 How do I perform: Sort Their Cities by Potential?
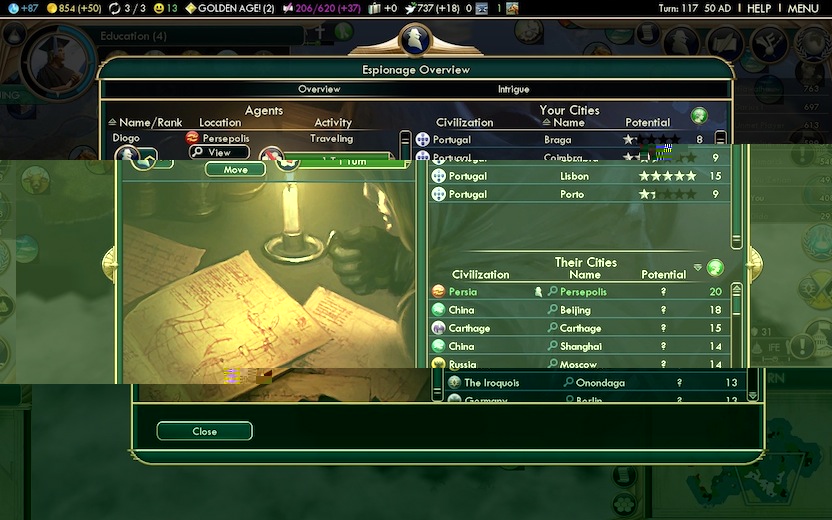664,274
